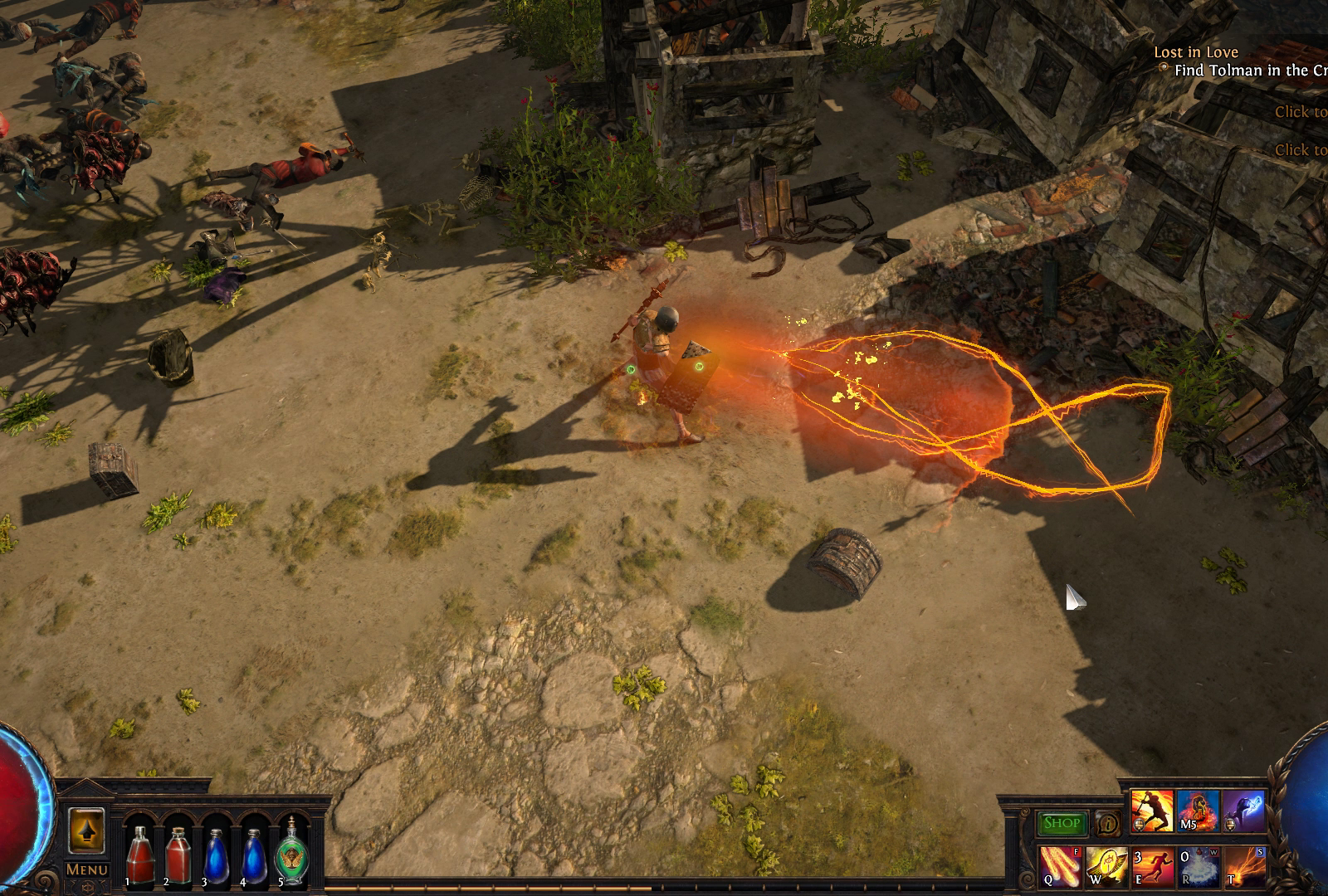Click the round info chat icon
Image resolution: width=1328 pixels, height=896 pixels.
tap(1106, 823)
